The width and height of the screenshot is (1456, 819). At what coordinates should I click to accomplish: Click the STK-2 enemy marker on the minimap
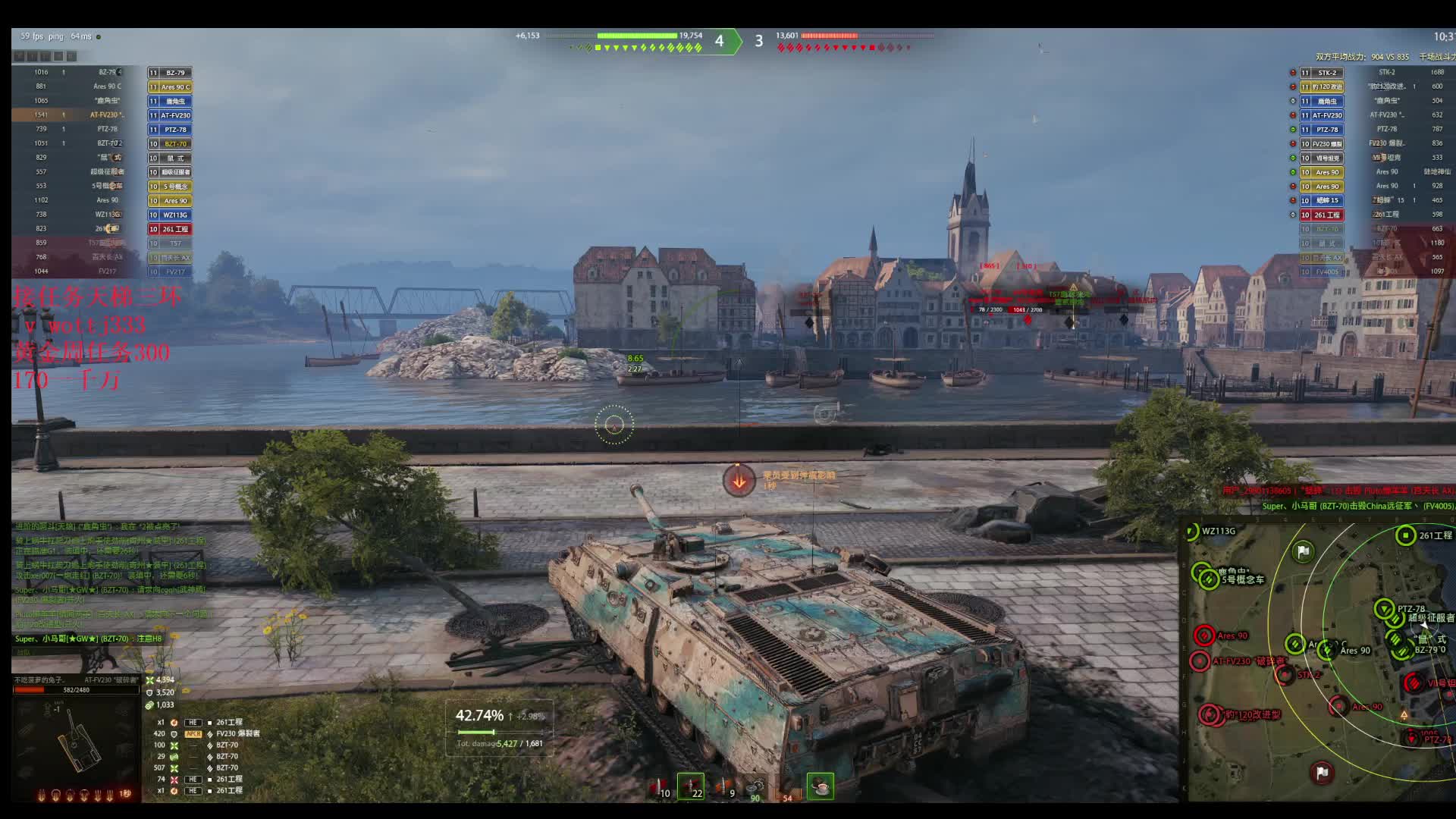click(1285, 675)
